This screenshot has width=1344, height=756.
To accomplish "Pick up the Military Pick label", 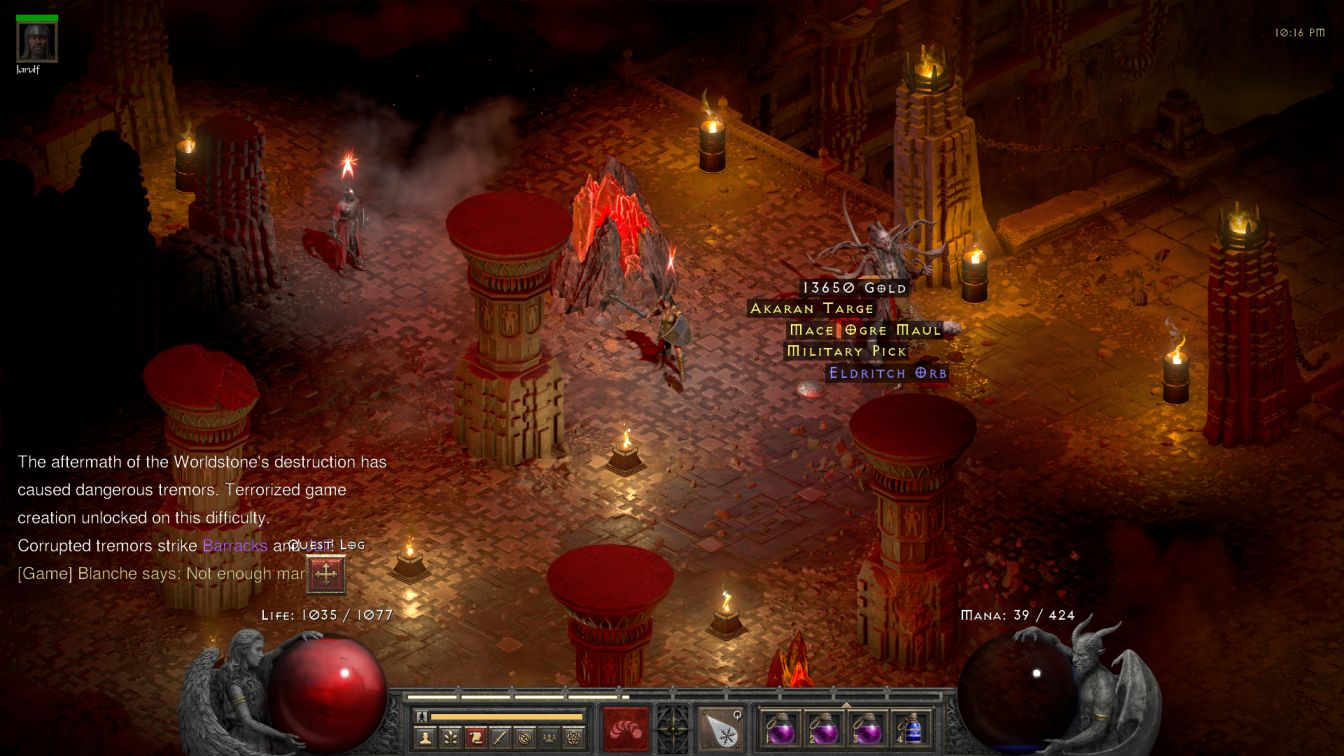I will [x=846, y=351].
